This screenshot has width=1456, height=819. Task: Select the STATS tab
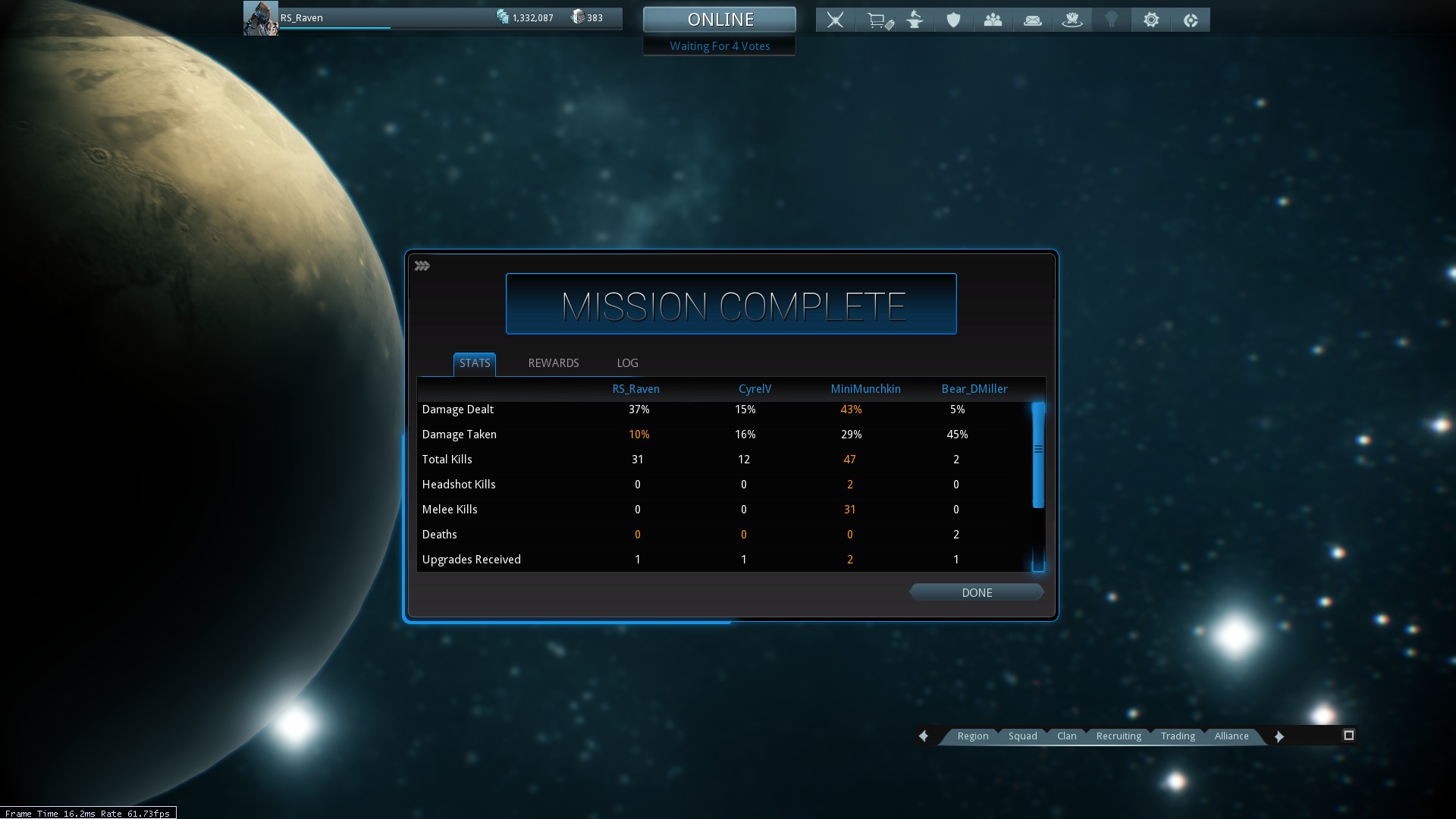(x=475, y=363)
